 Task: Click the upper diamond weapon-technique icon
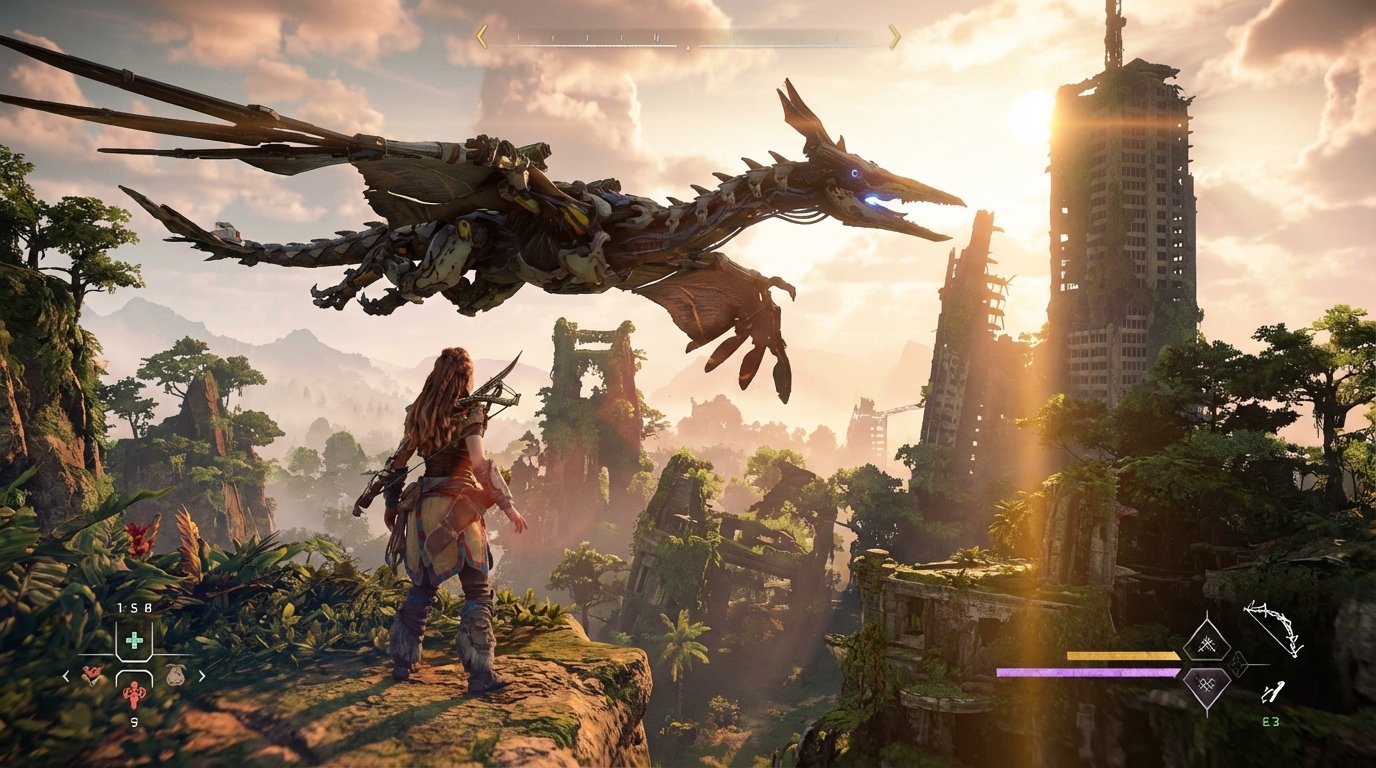pos(1208,645)
